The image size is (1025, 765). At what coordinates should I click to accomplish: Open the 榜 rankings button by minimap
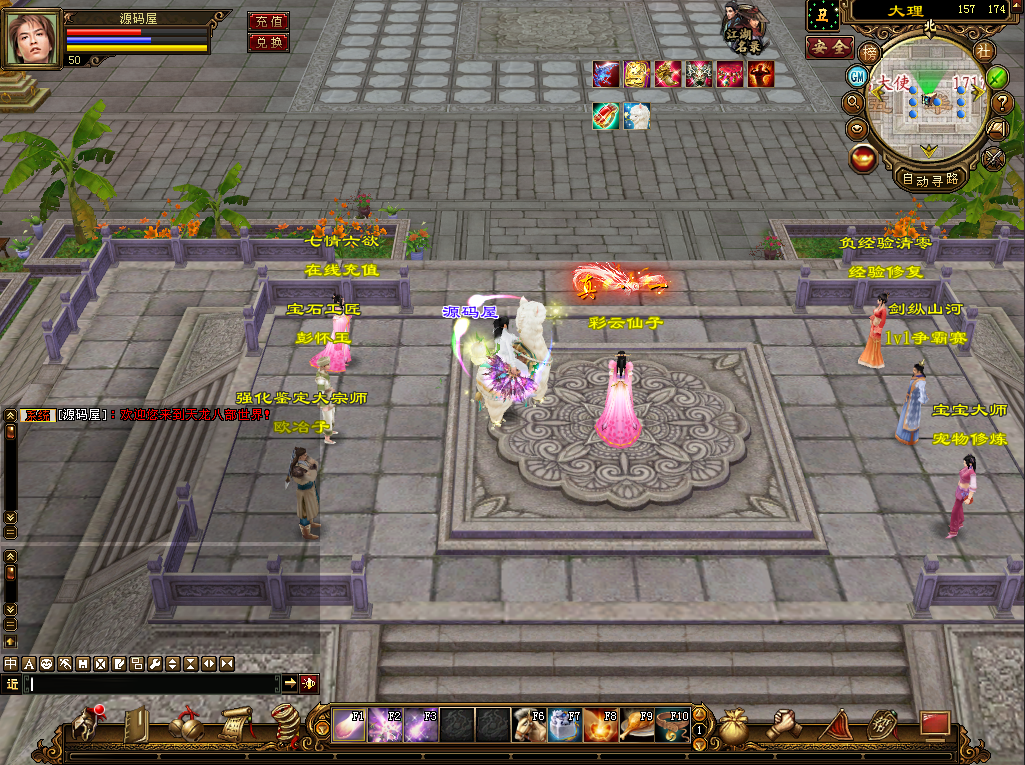(x=870, y=51)
